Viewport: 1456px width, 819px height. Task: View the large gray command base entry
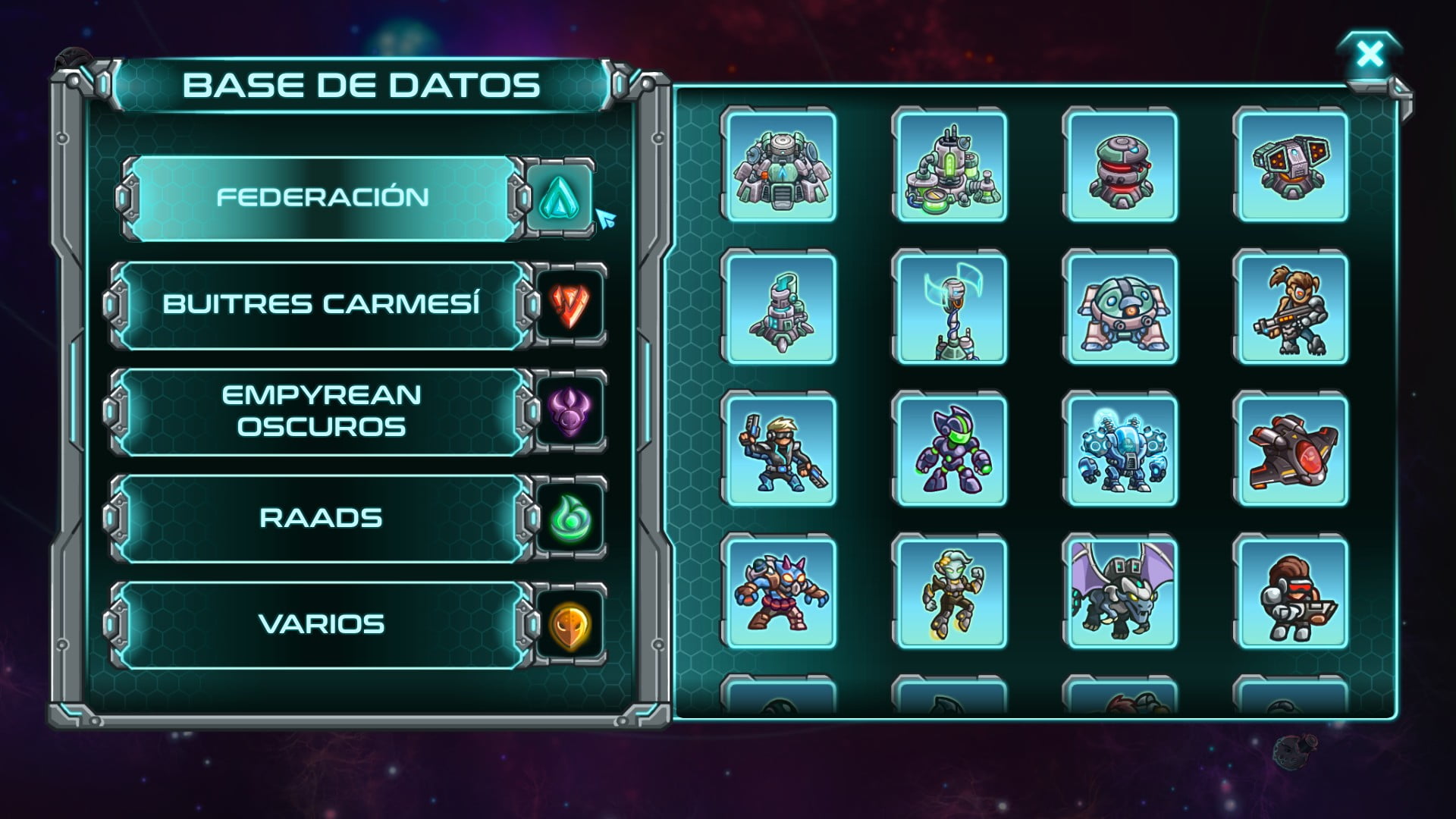pyautogui.click(x=779, y=165)
